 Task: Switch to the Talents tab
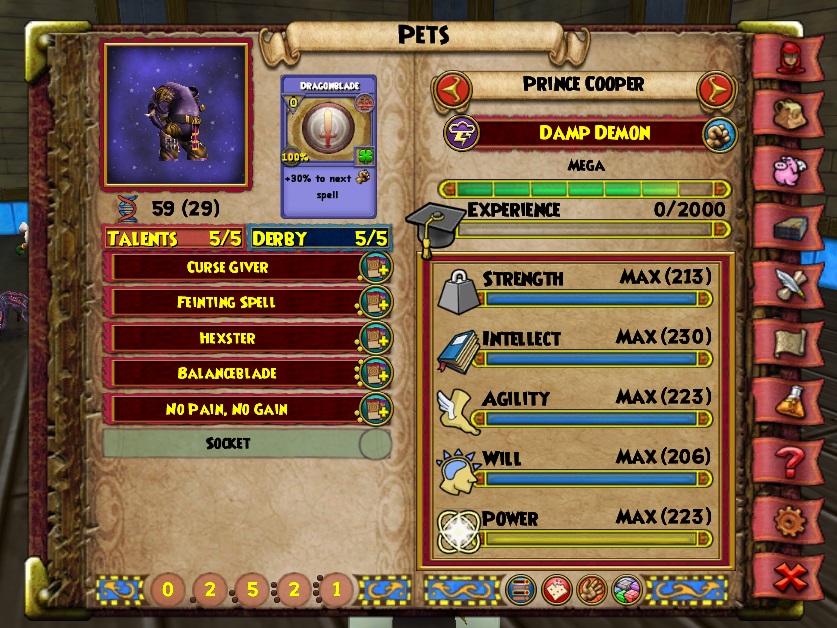(x=173, y=239)
